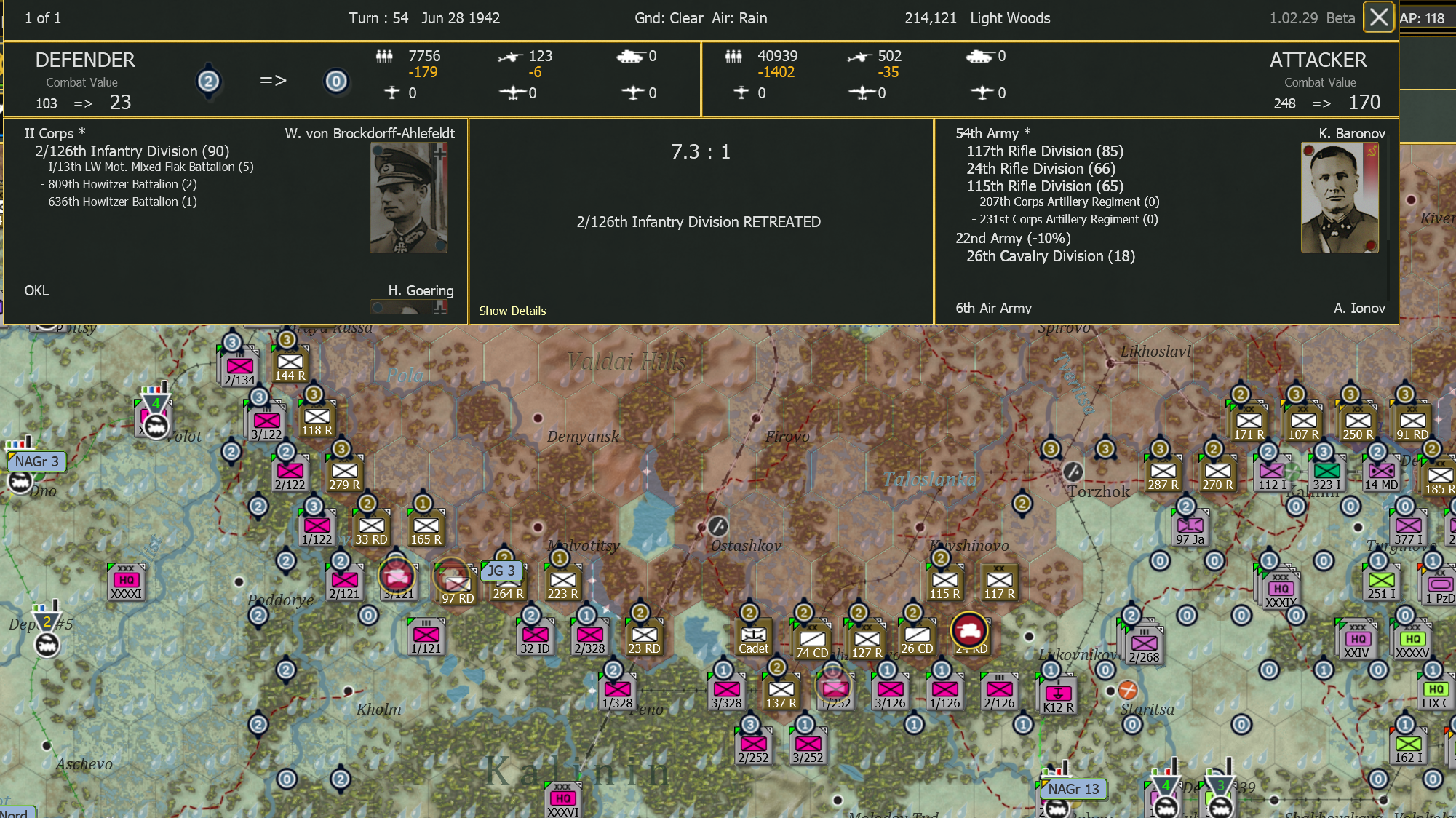This screenshot has width=1456, height=818.
Task: View W. von Brockdorff-Ahlefeldt's commander portrait
Action: tap(408, 197)
